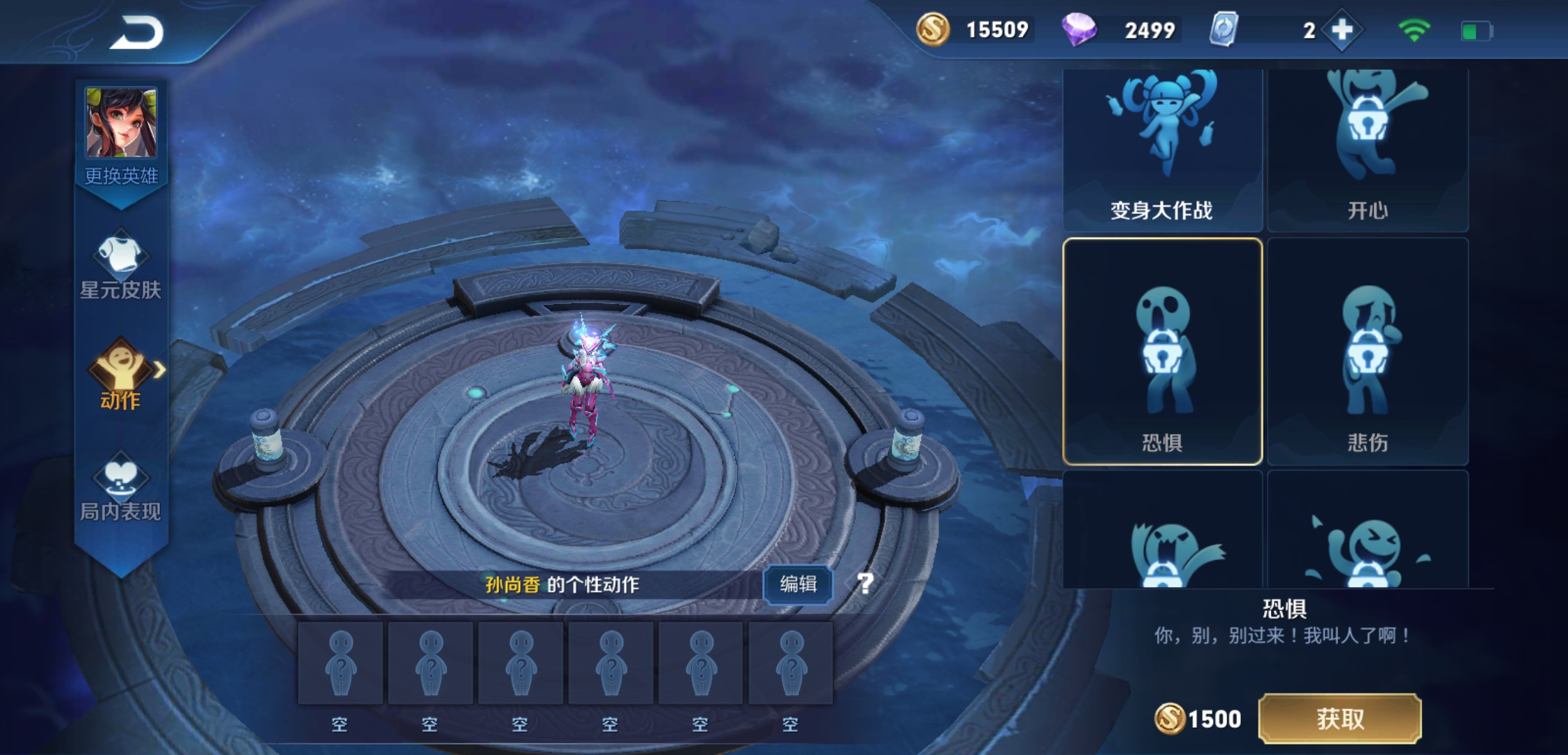Open 更换英雄 hero switch portrait
1568x755 pixels.
click(121, 124)
